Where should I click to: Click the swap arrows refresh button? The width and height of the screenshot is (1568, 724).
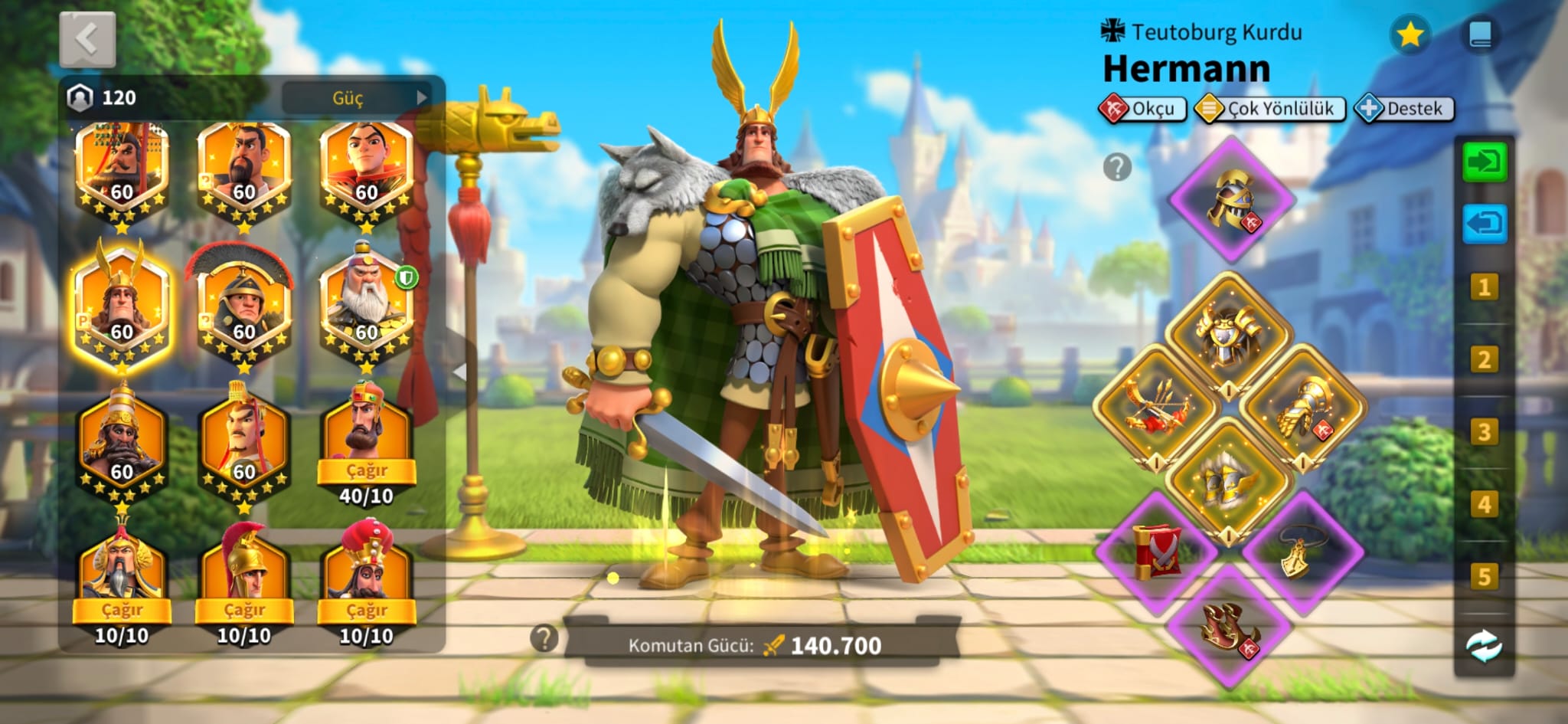coord(1484,646)
